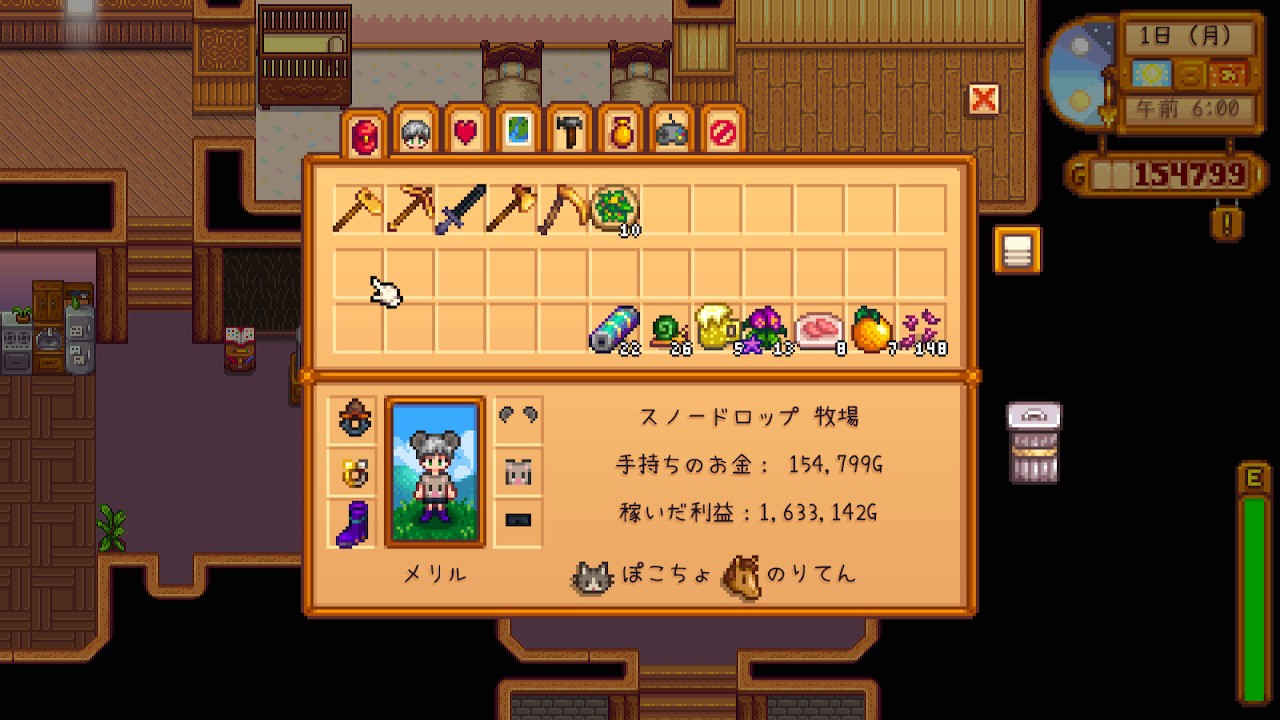Switch to the skills tab with character face
Viewport: 1280px width, 720px height.
click(x=414, y=133)
